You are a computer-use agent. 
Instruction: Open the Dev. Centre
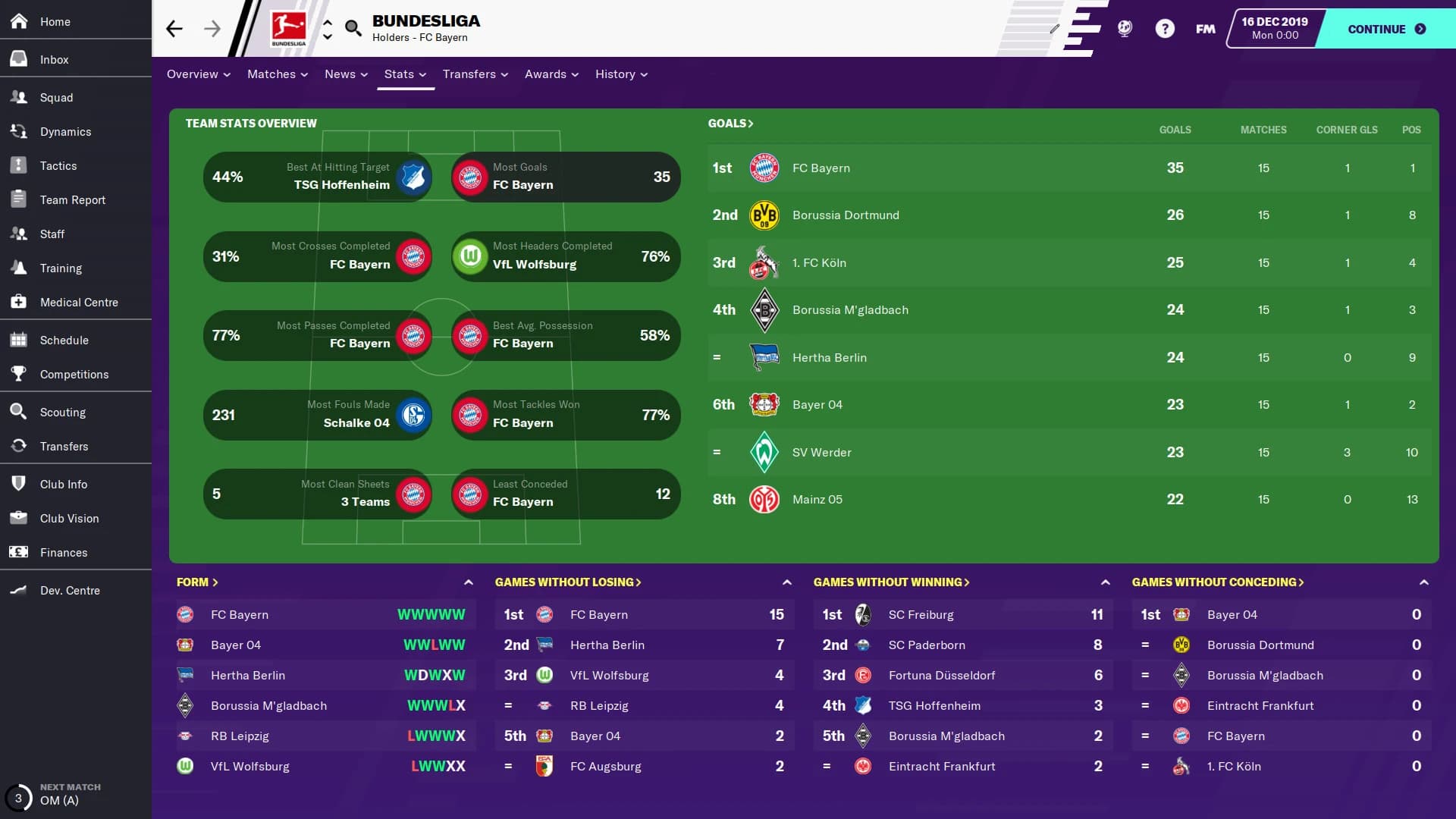point(70,590)
